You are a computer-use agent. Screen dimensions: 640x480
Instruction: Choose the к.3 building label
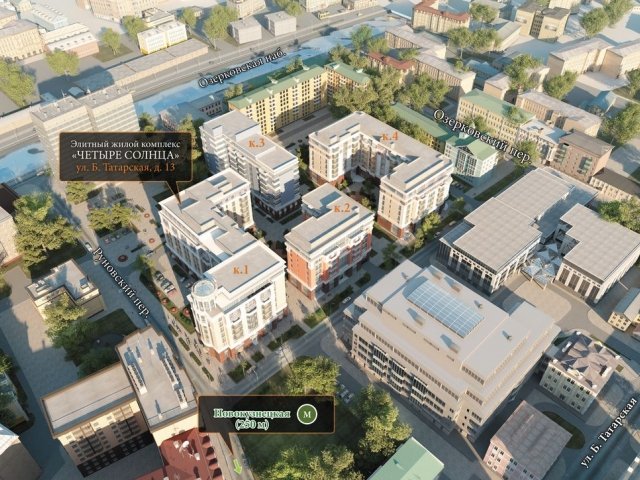click(257, 143)
